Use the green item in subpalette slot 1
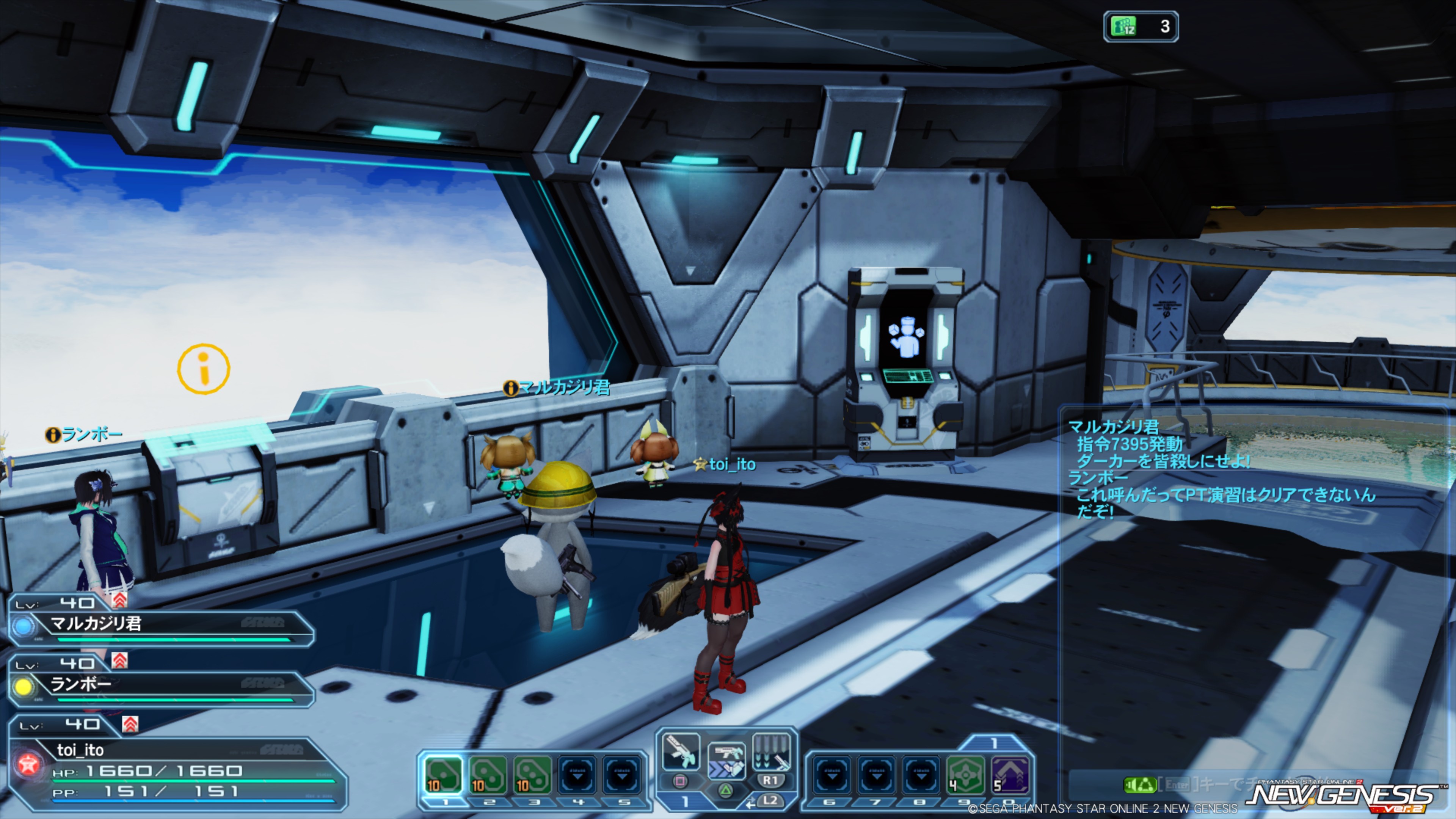Image resolution: width=1456 pixels, height=819 pixels. coord(443,774)
